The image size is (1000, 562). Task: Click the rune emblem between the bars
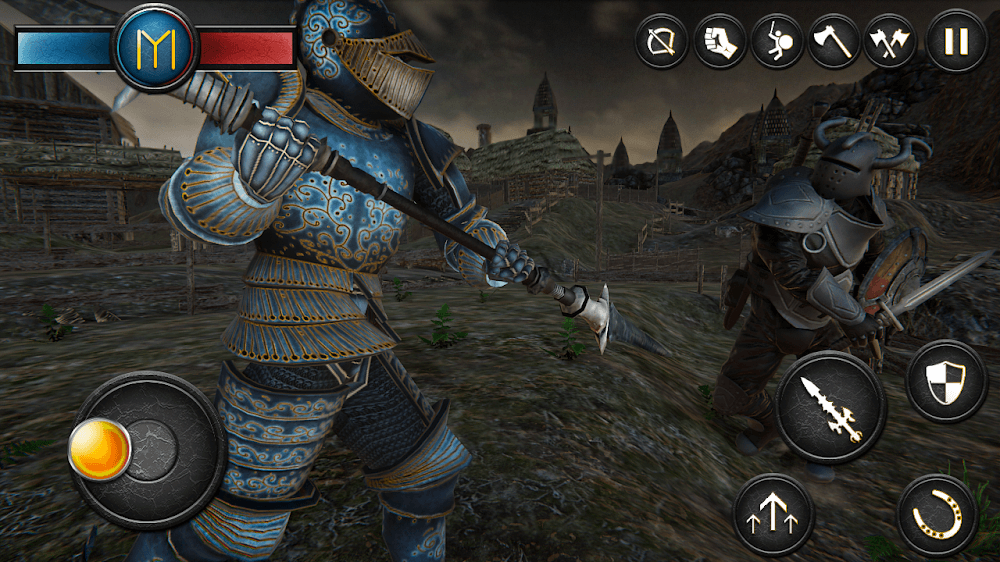(x=156, y=47)
